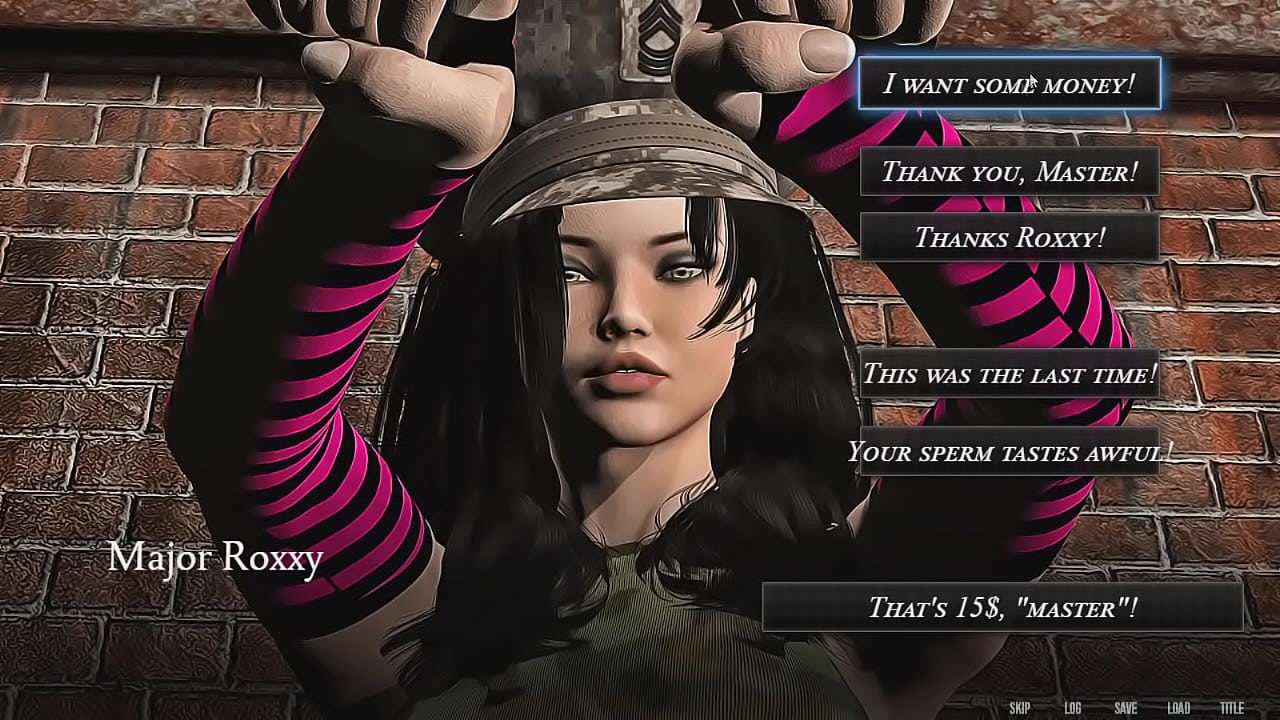Return to the Title screen
1280x720 pixels.
pyautogui.click(x=1232, y=708)
